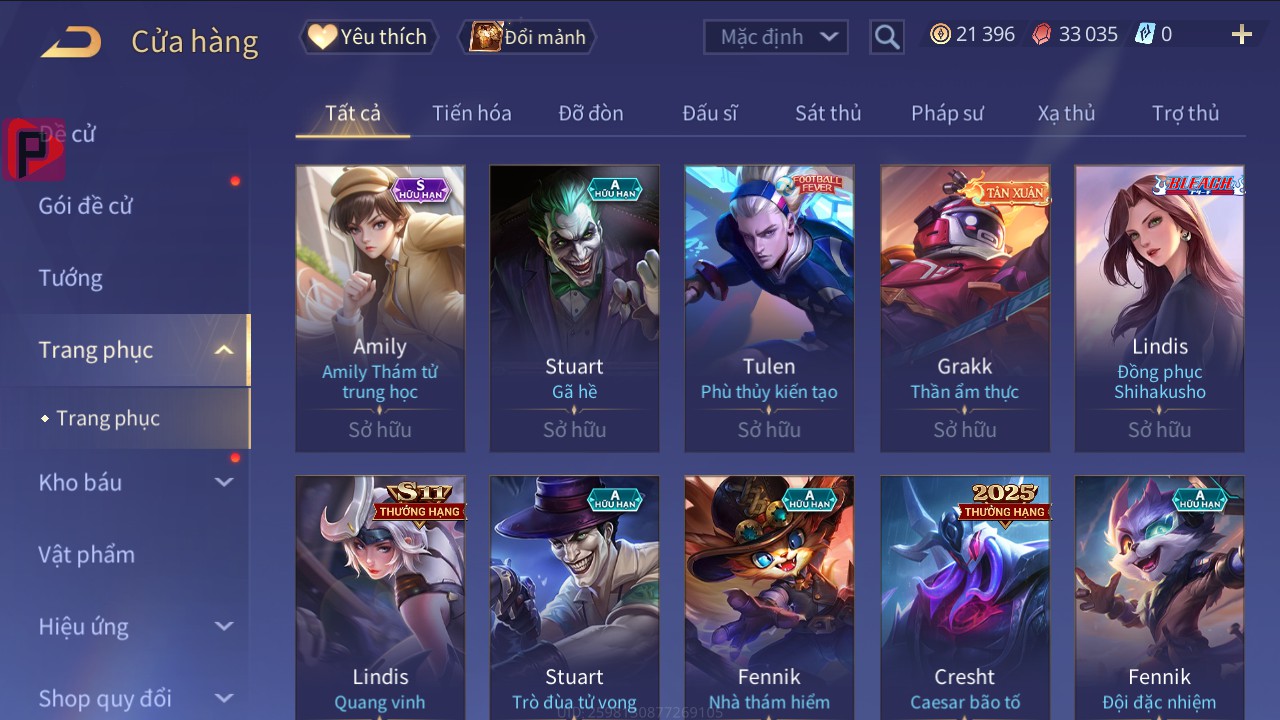The width and height of the screenshot is (1280, 720).
Task: Go back using the return arrow
Action: point(71,42)
